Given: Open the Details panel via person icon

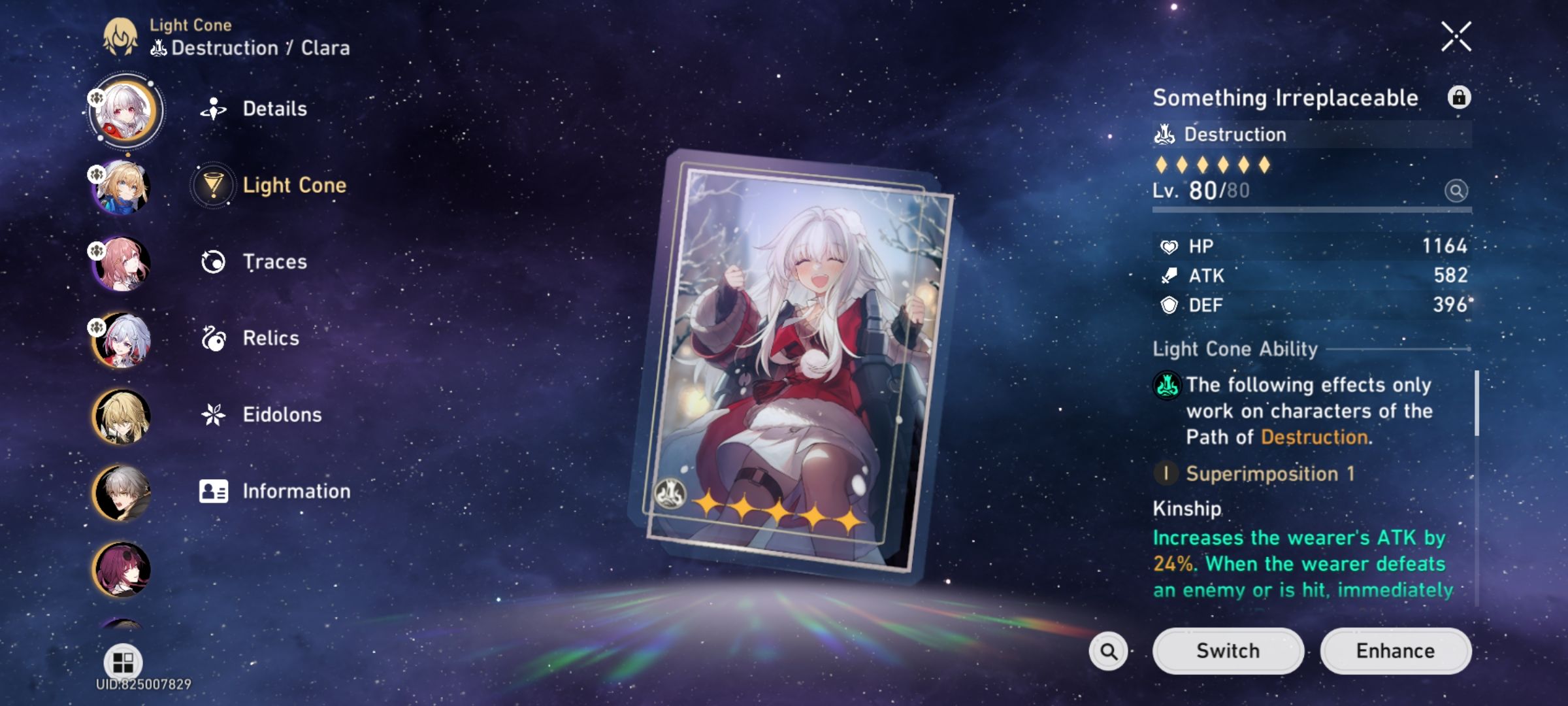Looking at the screenshot, I should pos(214,108).
